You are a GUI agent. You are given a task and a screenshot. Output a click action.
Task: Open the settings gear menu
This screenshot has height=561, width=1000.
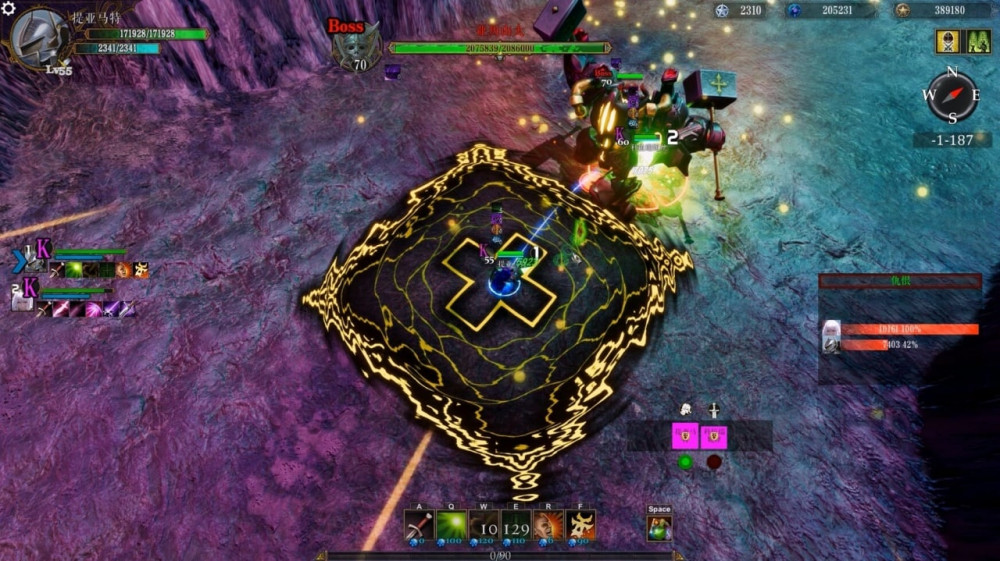point(9,9)
